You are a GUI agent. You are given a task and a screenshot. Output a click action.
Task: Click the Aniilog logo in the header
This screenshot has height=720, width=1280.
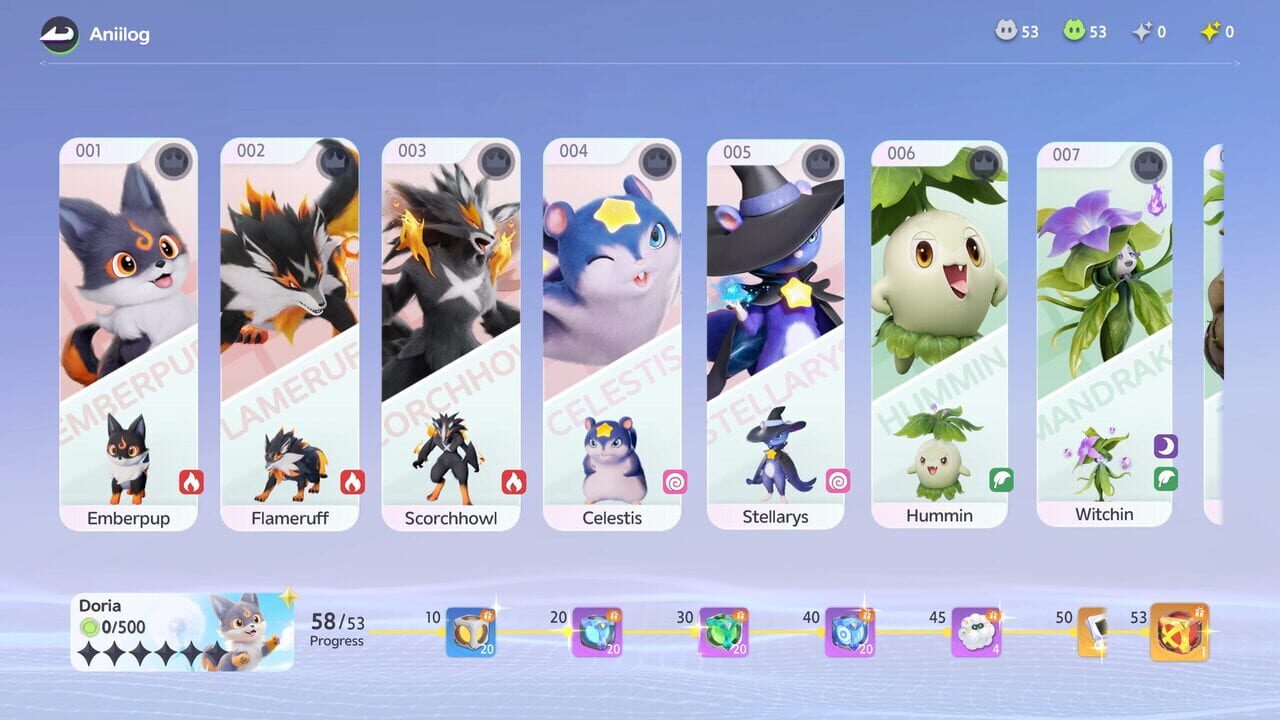pos(58,33)
